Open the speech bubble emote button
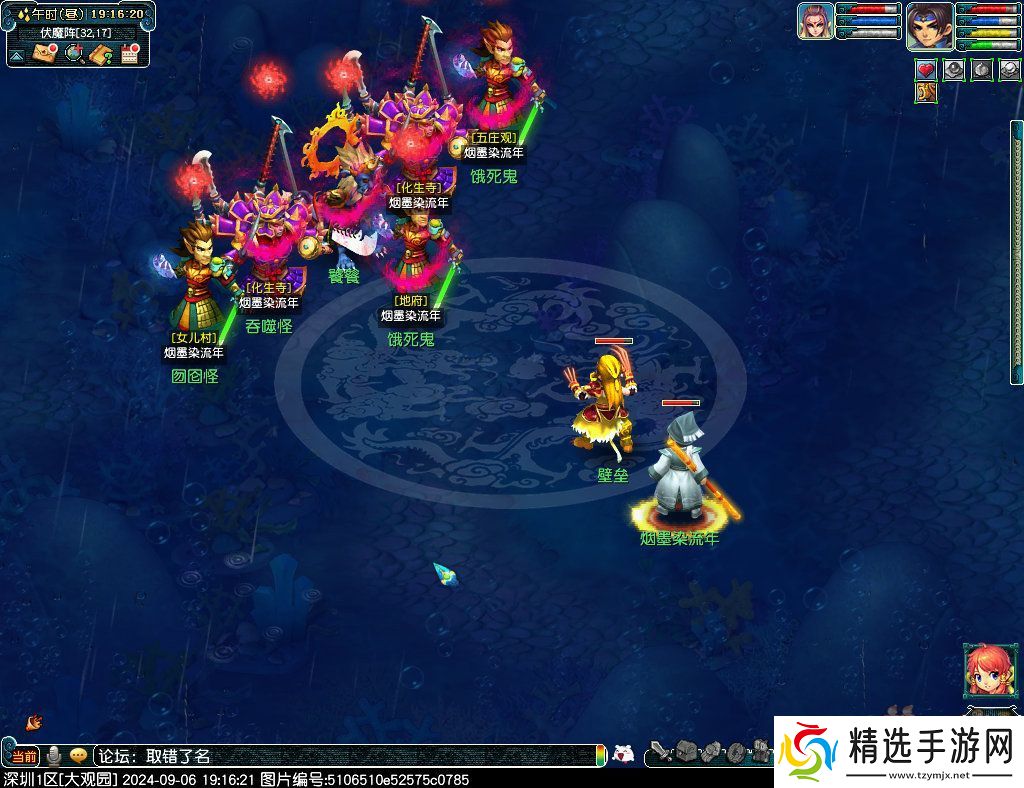Image resolution: width=1024 pixels, height=788 pixels. point(78,756)
